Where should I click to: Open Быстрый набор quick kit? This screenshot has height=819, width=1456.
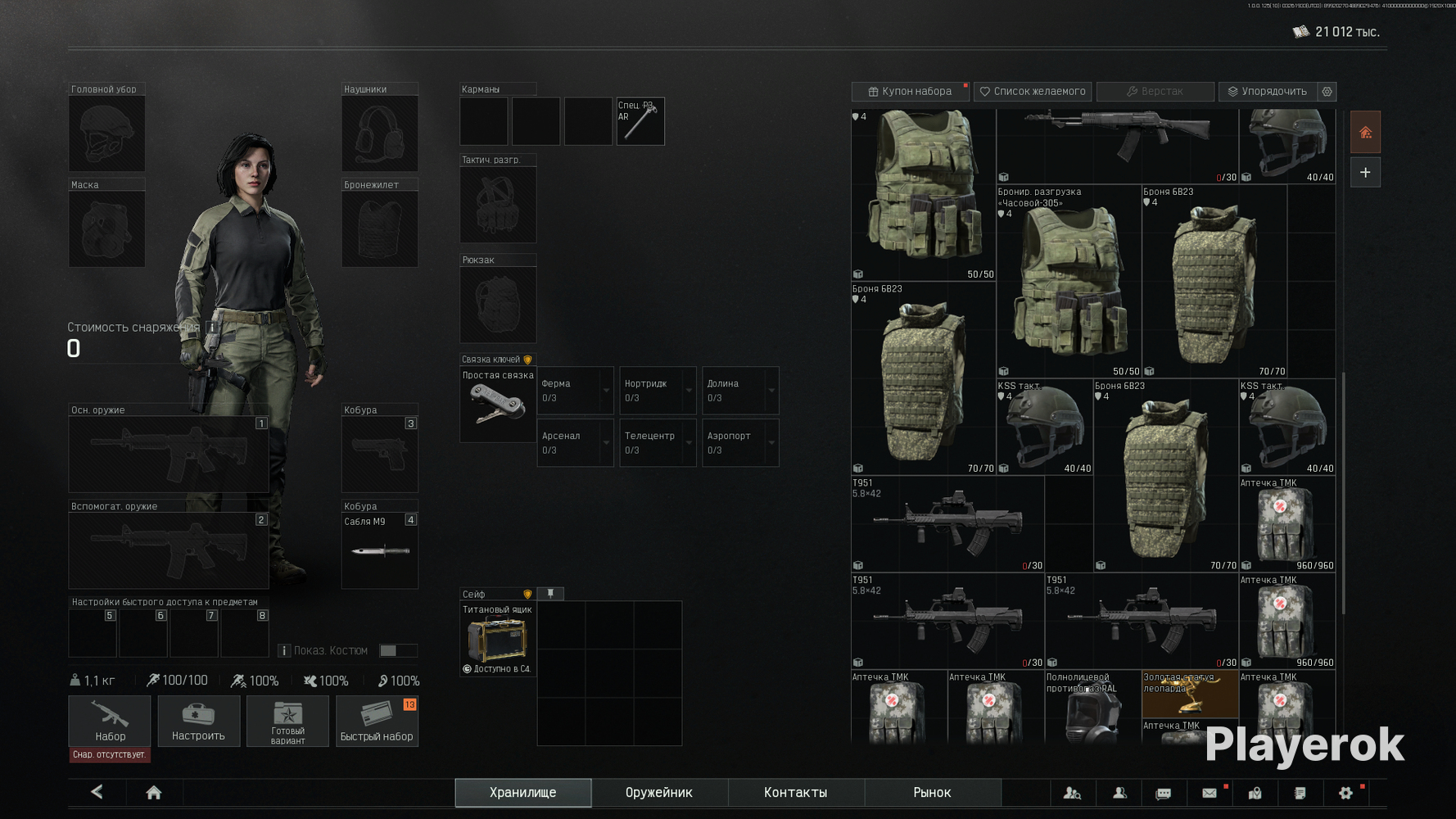[x=377, y=721]
